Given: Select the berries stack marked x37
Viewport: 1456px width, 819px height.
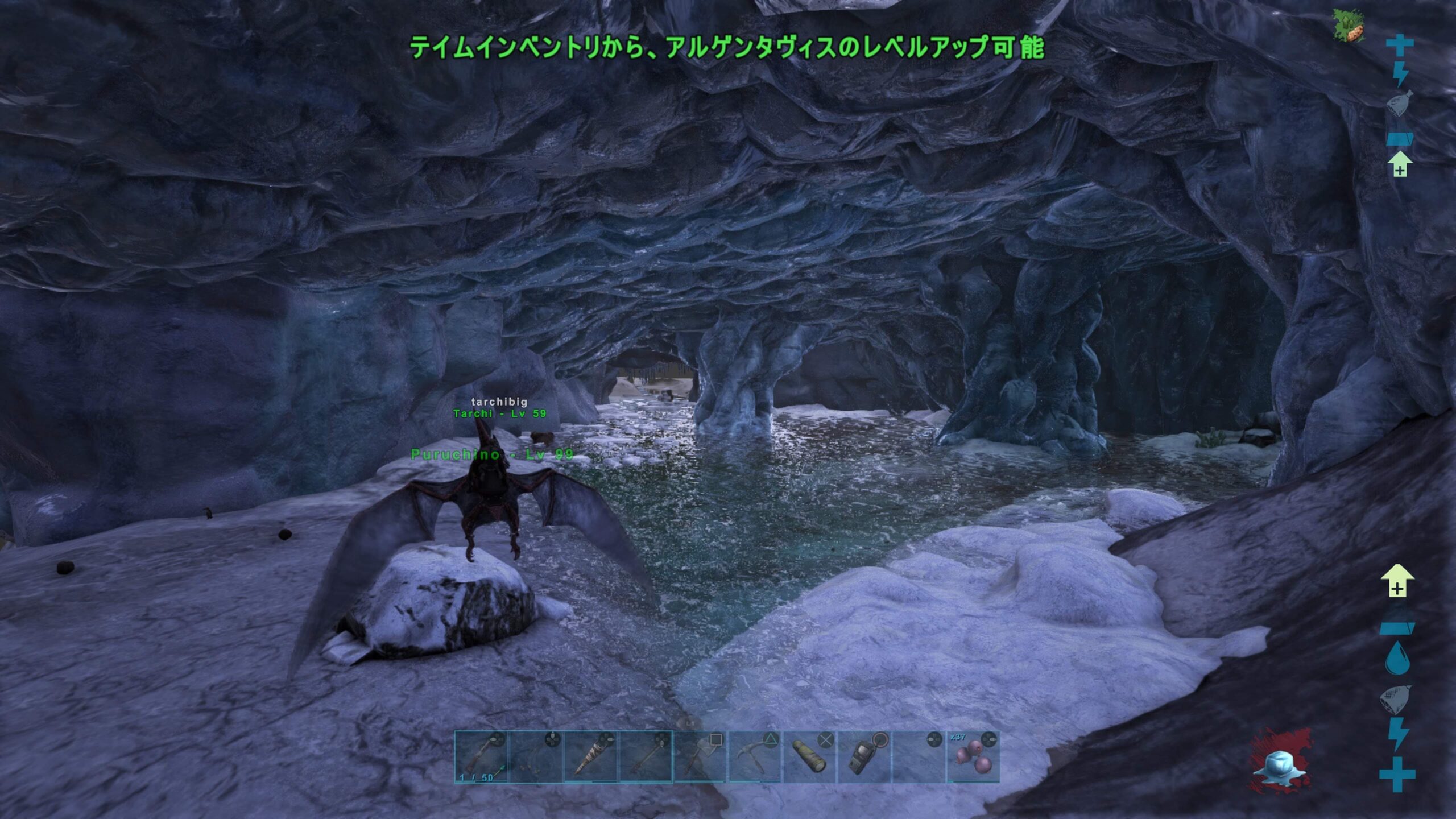Looking at the screenshot, I should 973,757.
